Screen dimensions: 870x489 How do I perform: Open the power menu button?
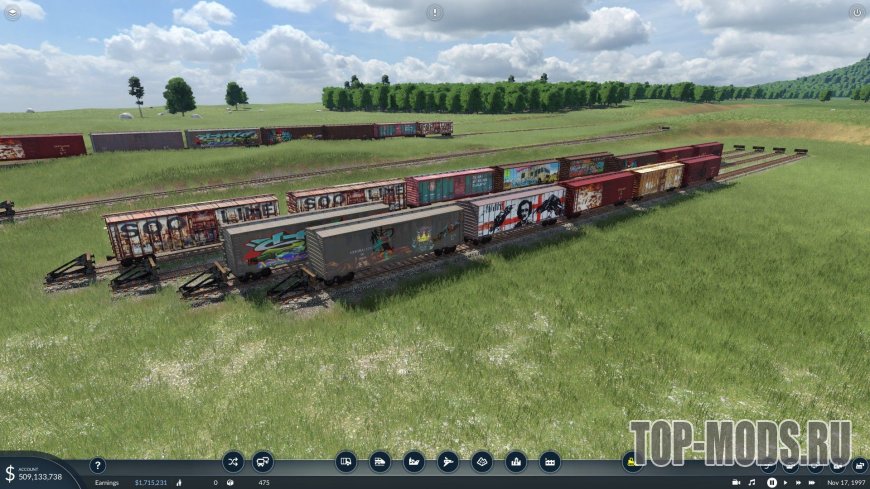[x=856, y=12]
